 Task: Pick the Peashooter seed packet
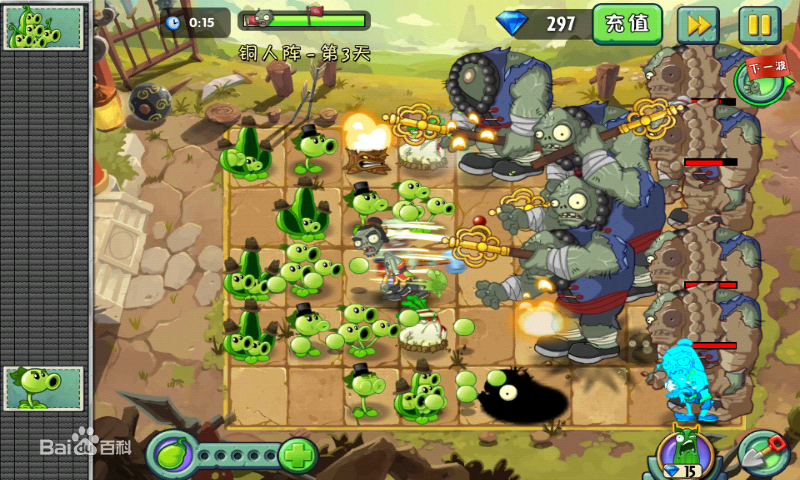44,388
